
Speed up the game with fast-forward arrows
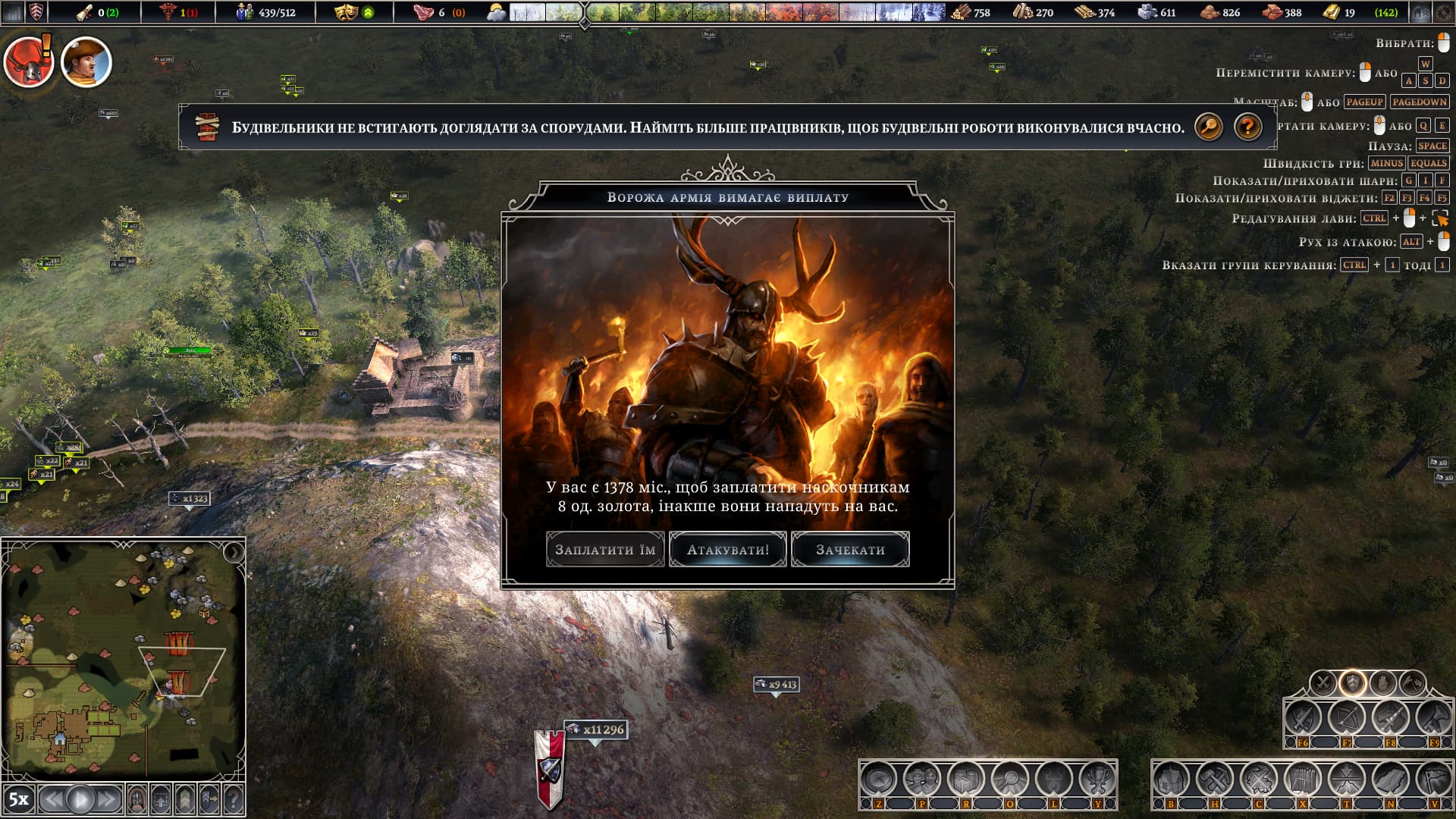pyautogui.click(x=108, y=799)
